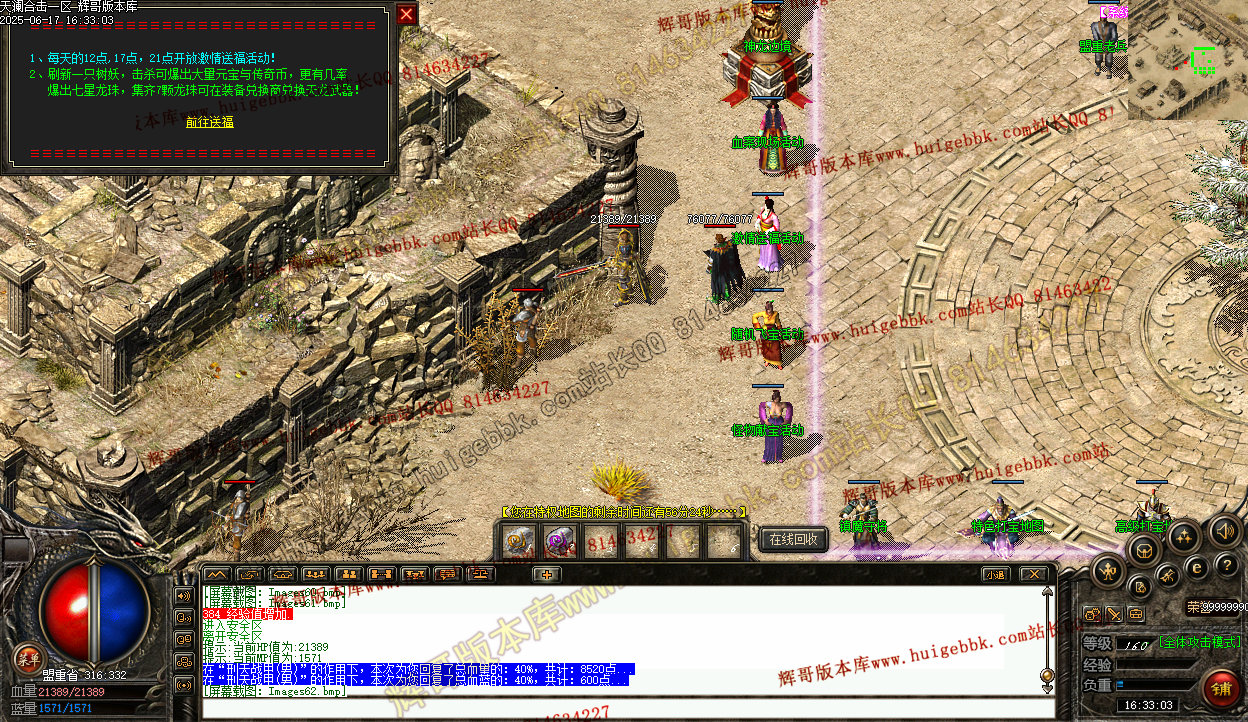Click the round 'e' browser icon
1248x722 pixels.
[x=1196, y=567]
